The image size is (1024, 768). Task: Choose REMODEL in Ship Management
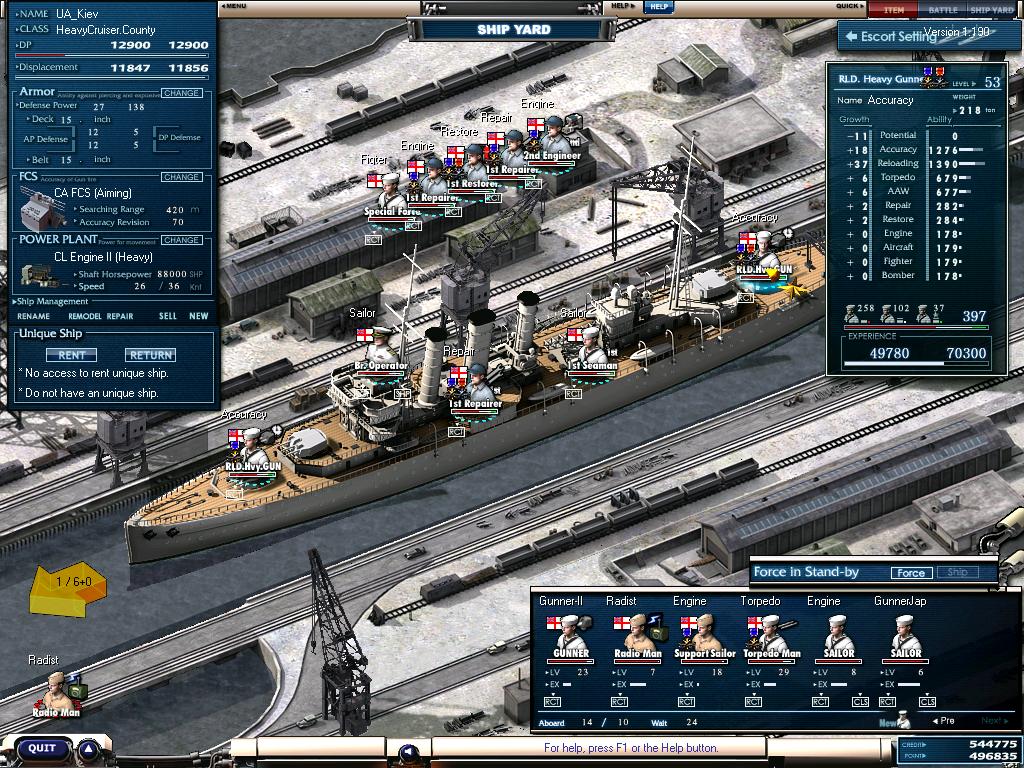coord(84,316)
